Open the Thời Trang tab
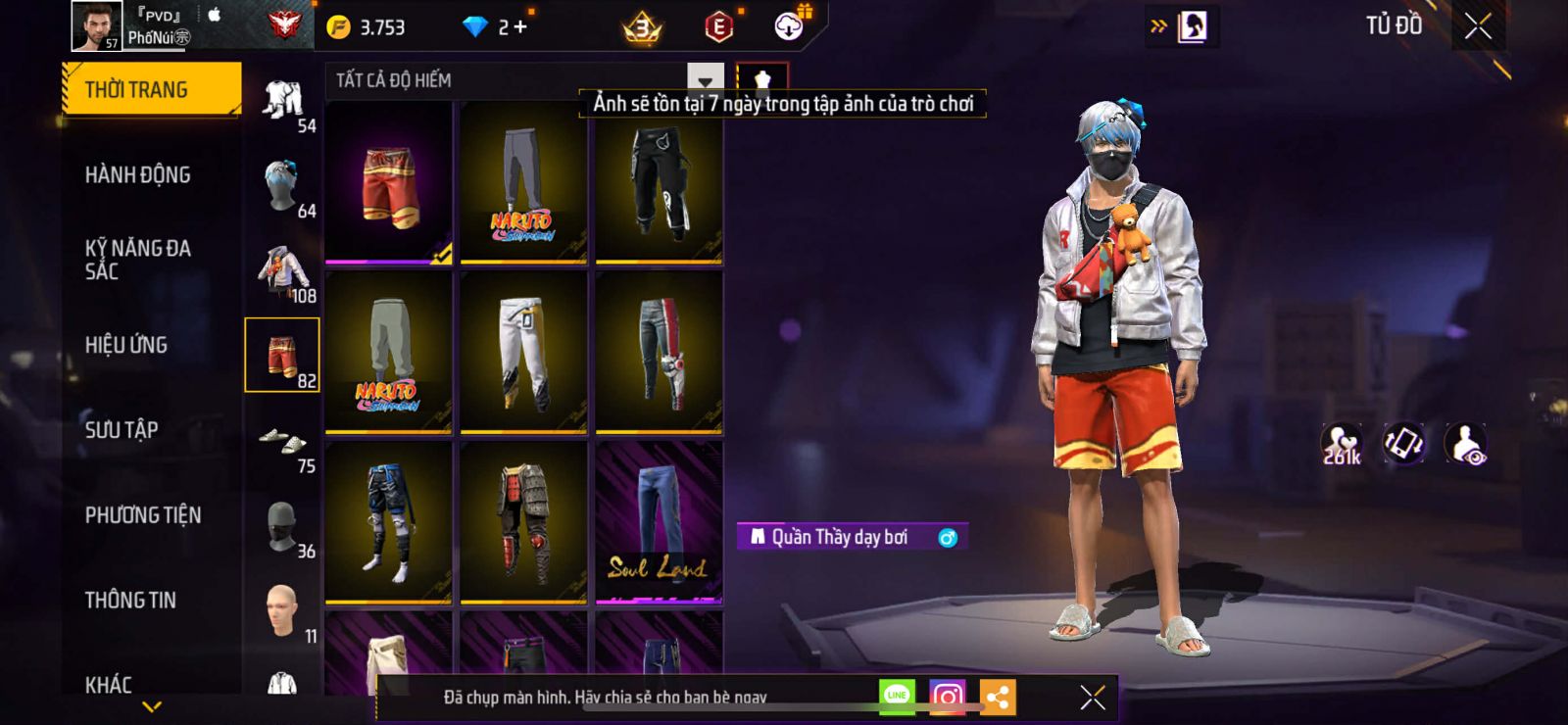The image size is (1568, 725). click(x=151, y=90)
